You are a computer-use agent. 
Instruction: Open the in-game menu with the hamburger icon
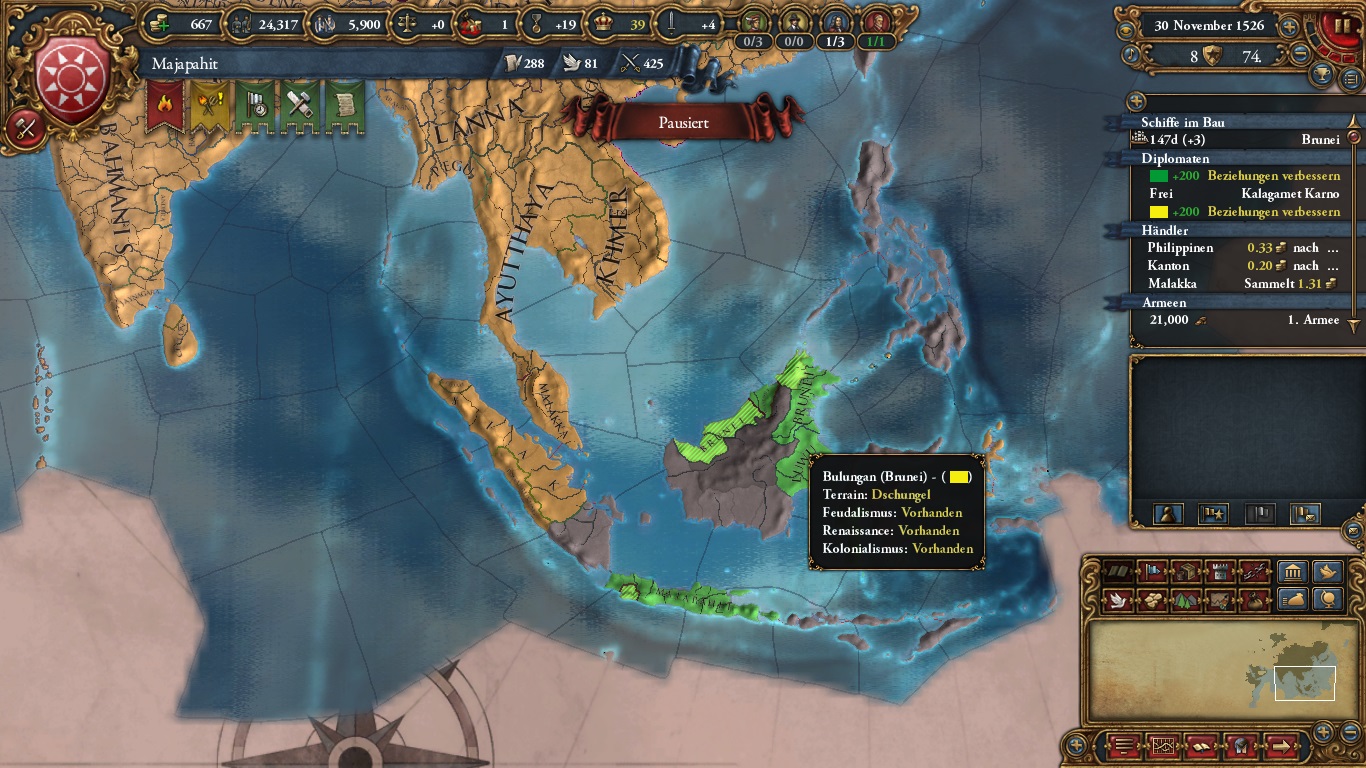[1123, 745]
